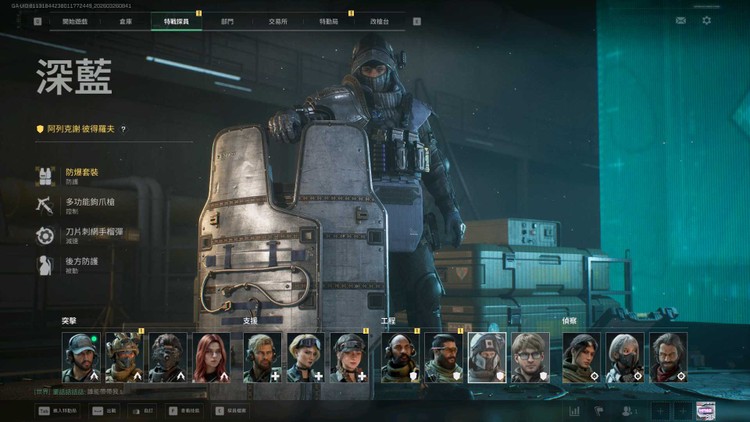Screen dimensions: 750x422
Task: Open the 改槍台 tab
Action: pos(380,21)
